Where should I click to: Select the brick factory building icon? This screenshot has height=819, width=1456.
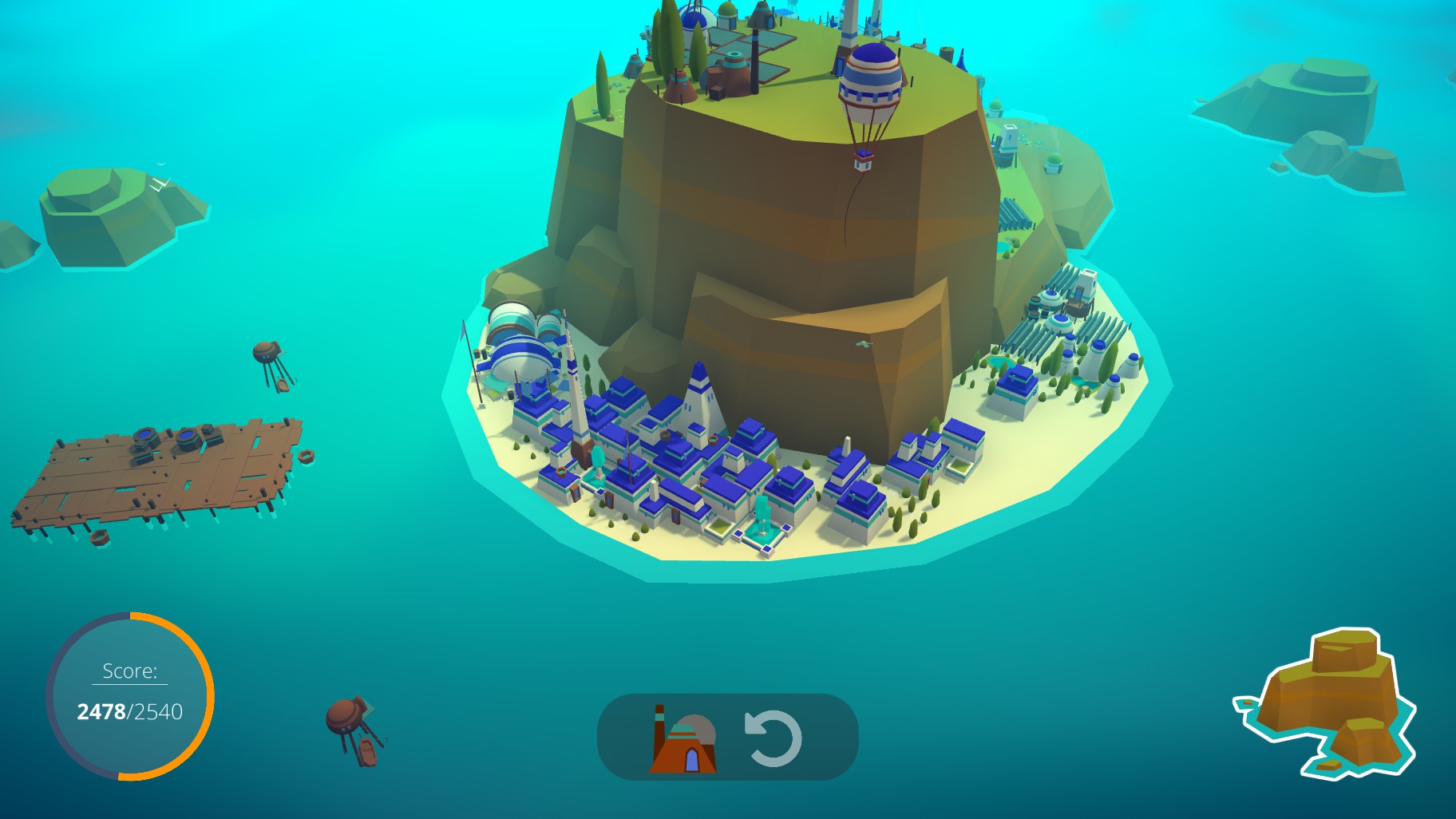tap(683, 740)
